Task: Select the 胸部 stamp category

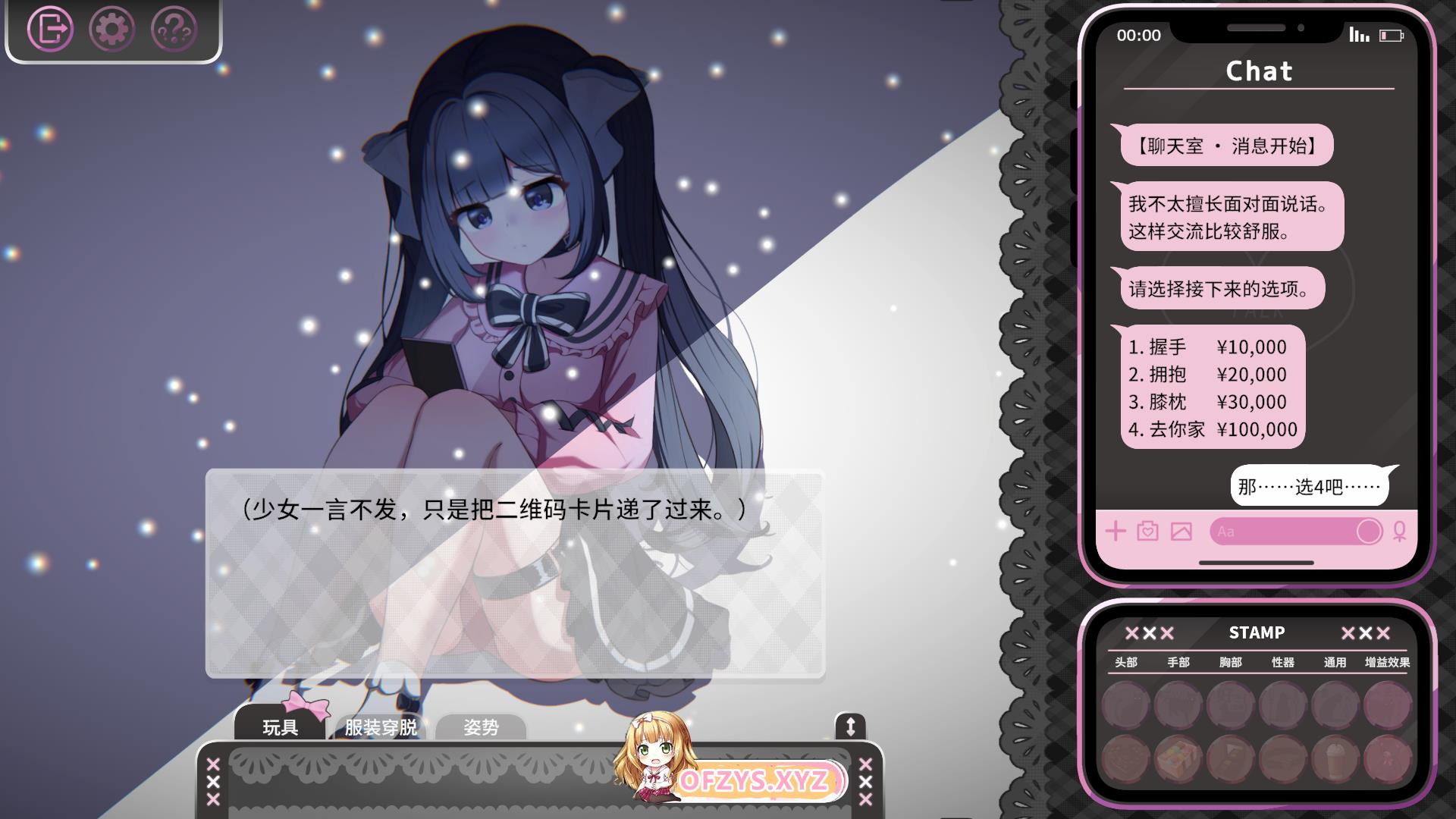Action: click(x=1230, y=662)
